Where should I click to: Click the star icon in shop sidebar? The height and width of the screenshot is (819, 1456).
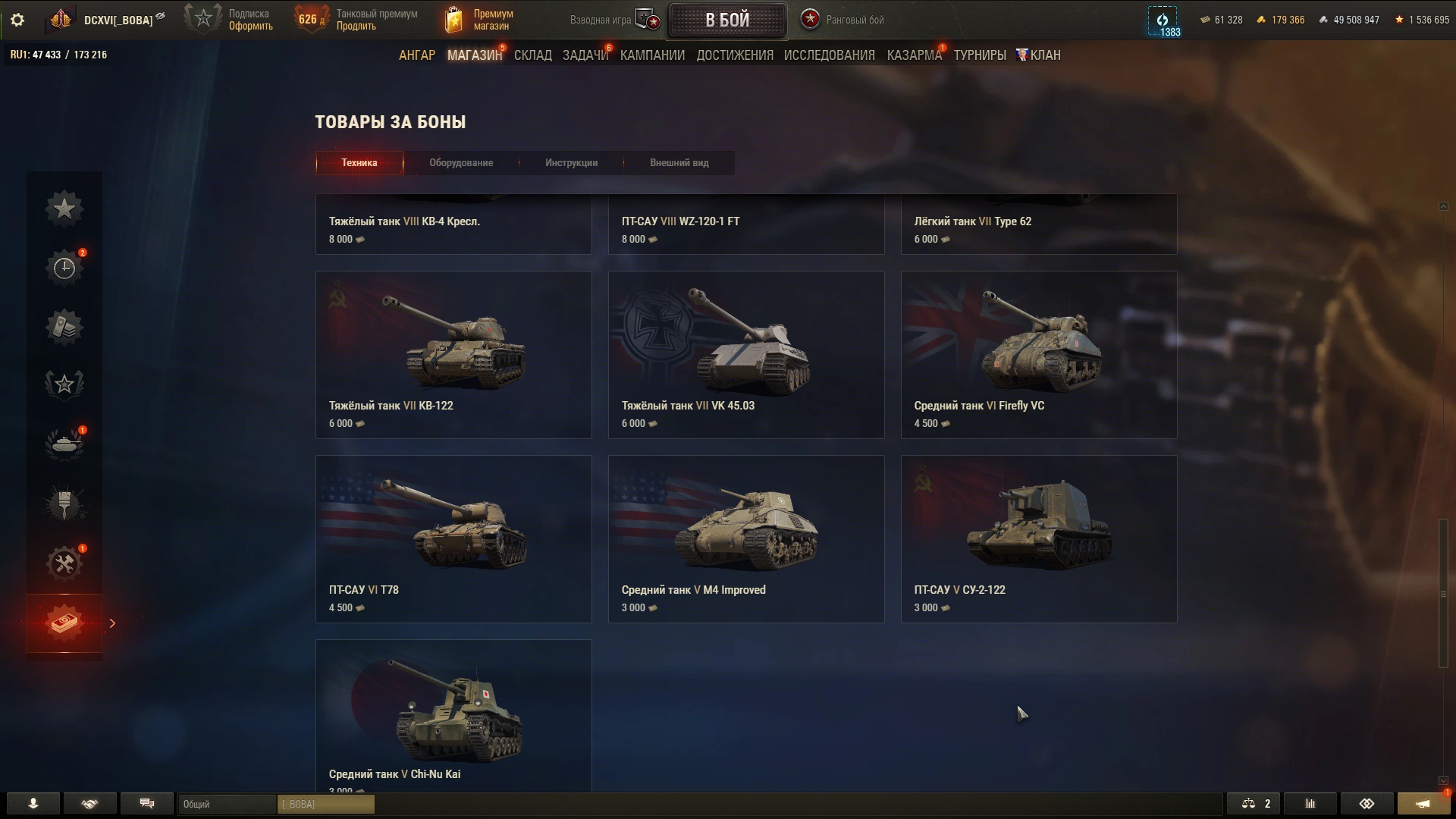tap(64, 209)
